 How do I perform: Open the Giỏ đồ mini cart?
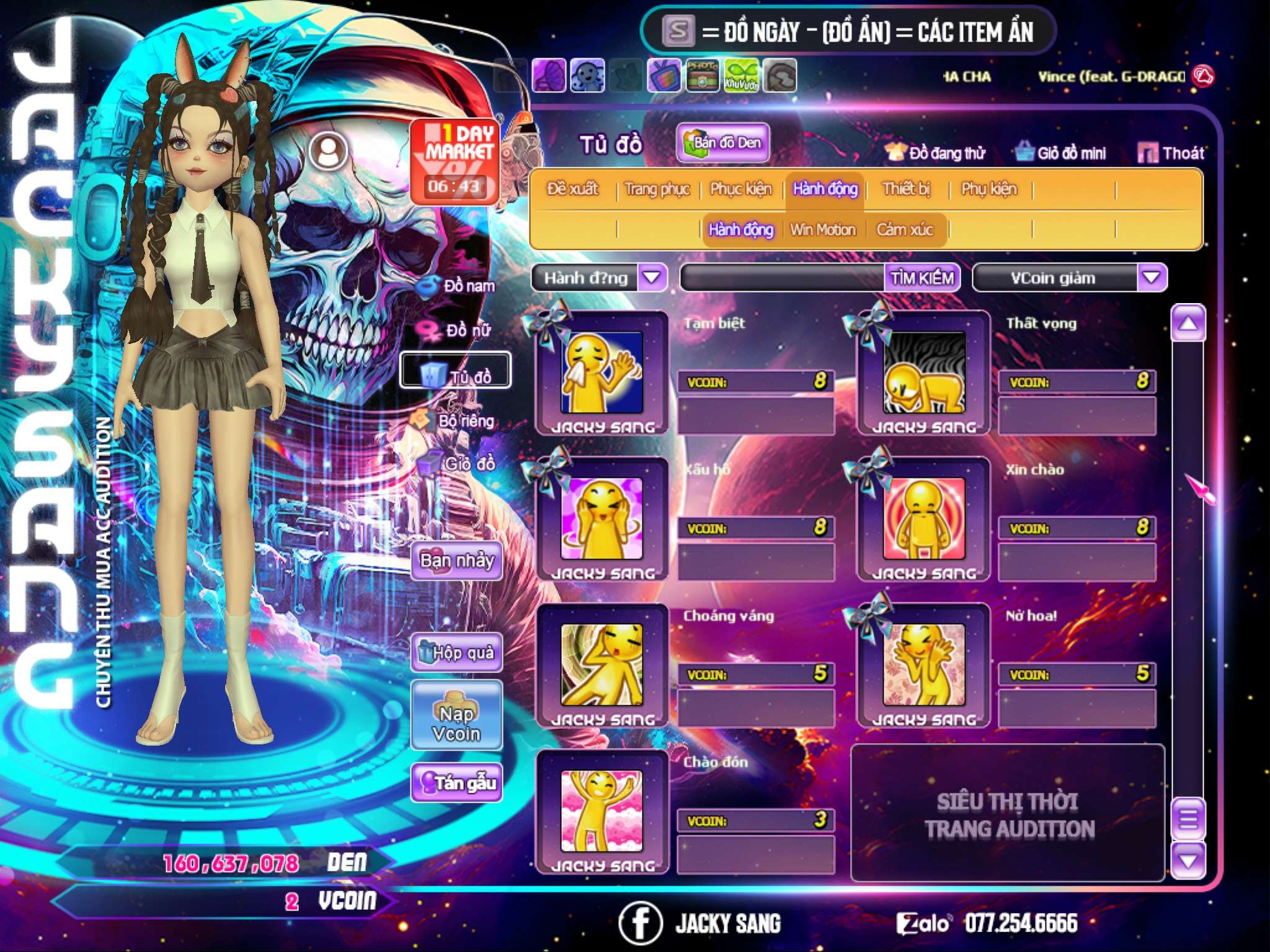point(1062,153)
